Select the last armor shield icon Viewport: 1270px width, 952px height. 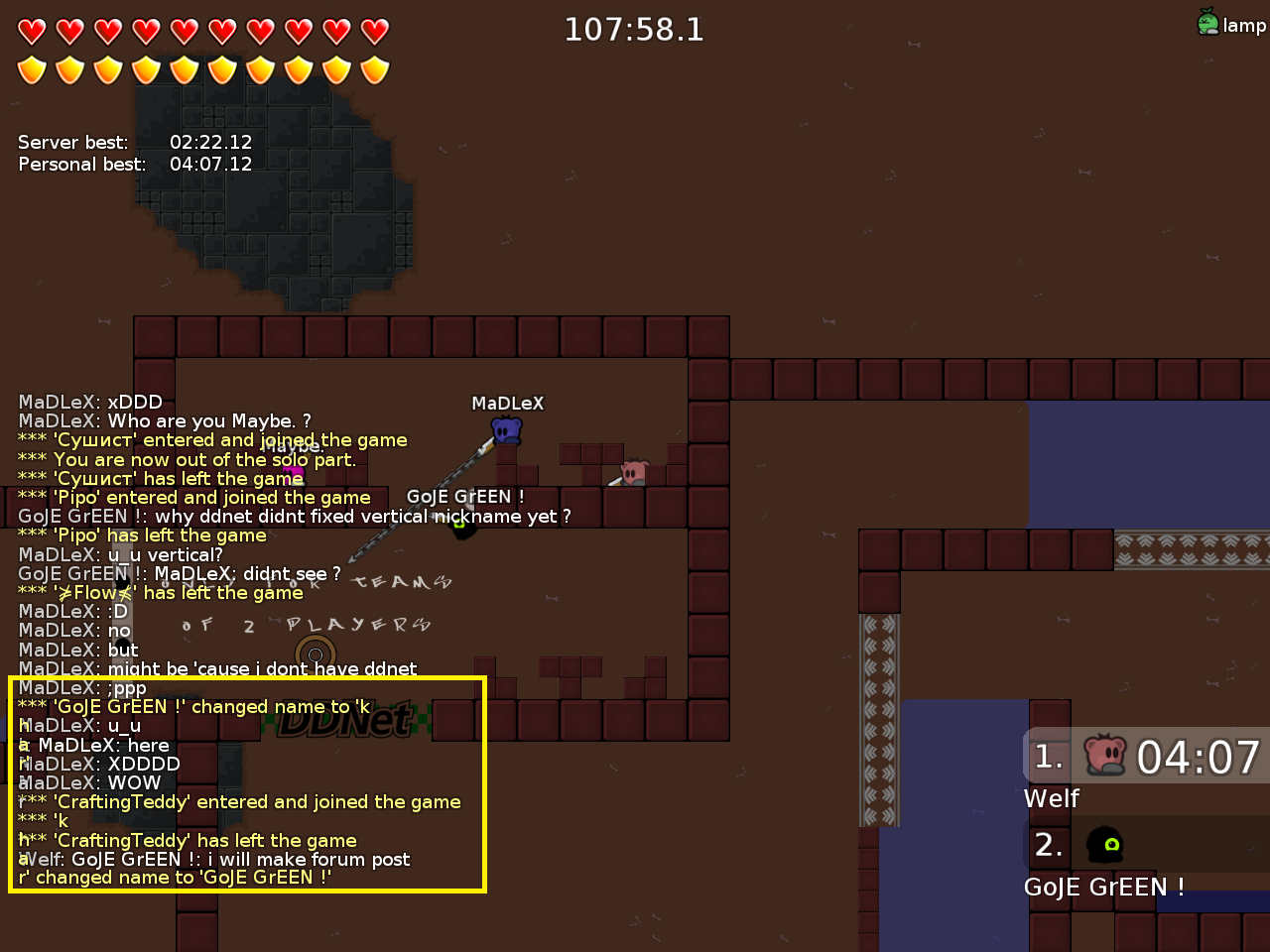(375, 69)
